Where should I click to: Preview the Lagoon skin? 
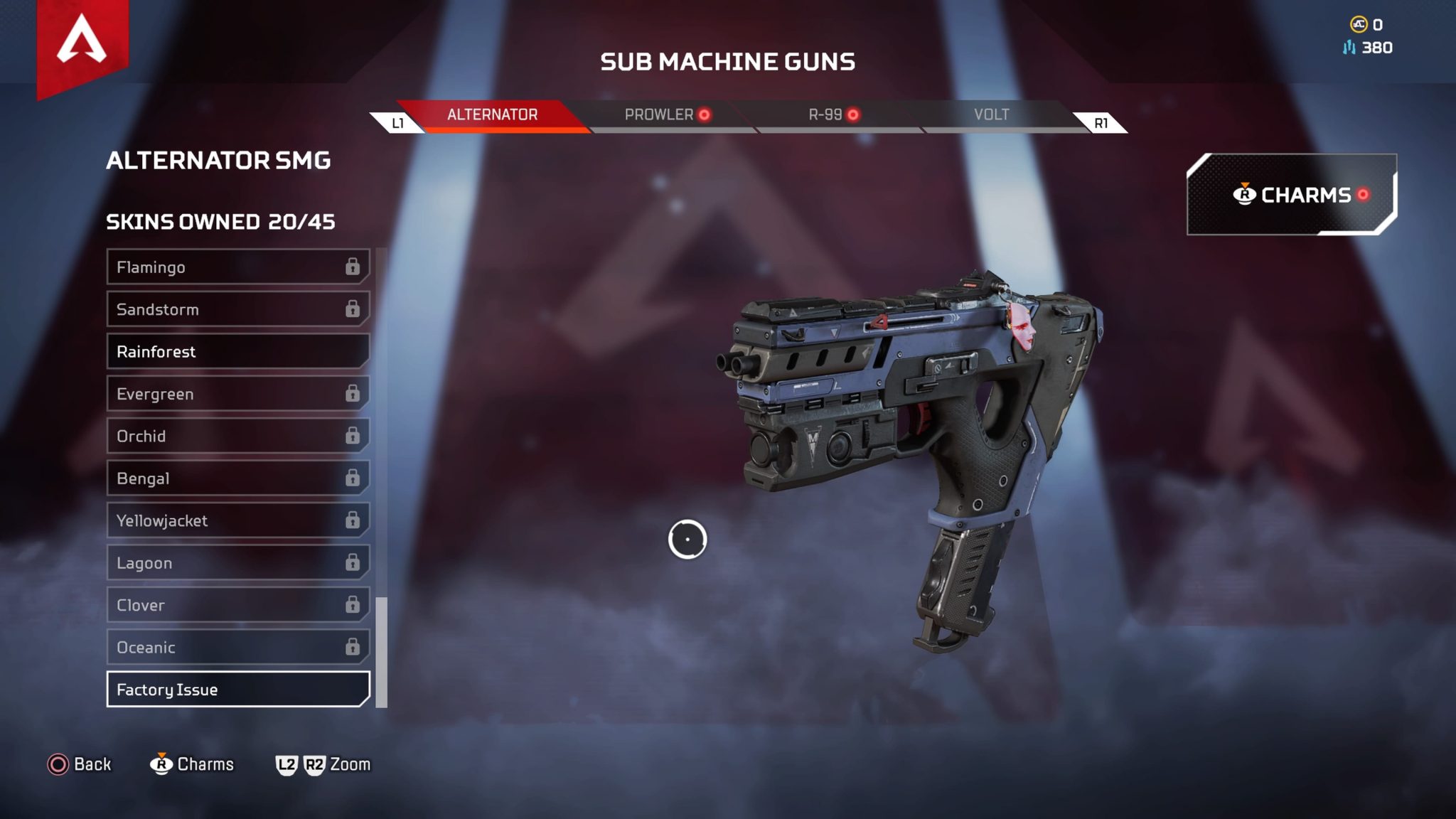[x=237, y=563]
